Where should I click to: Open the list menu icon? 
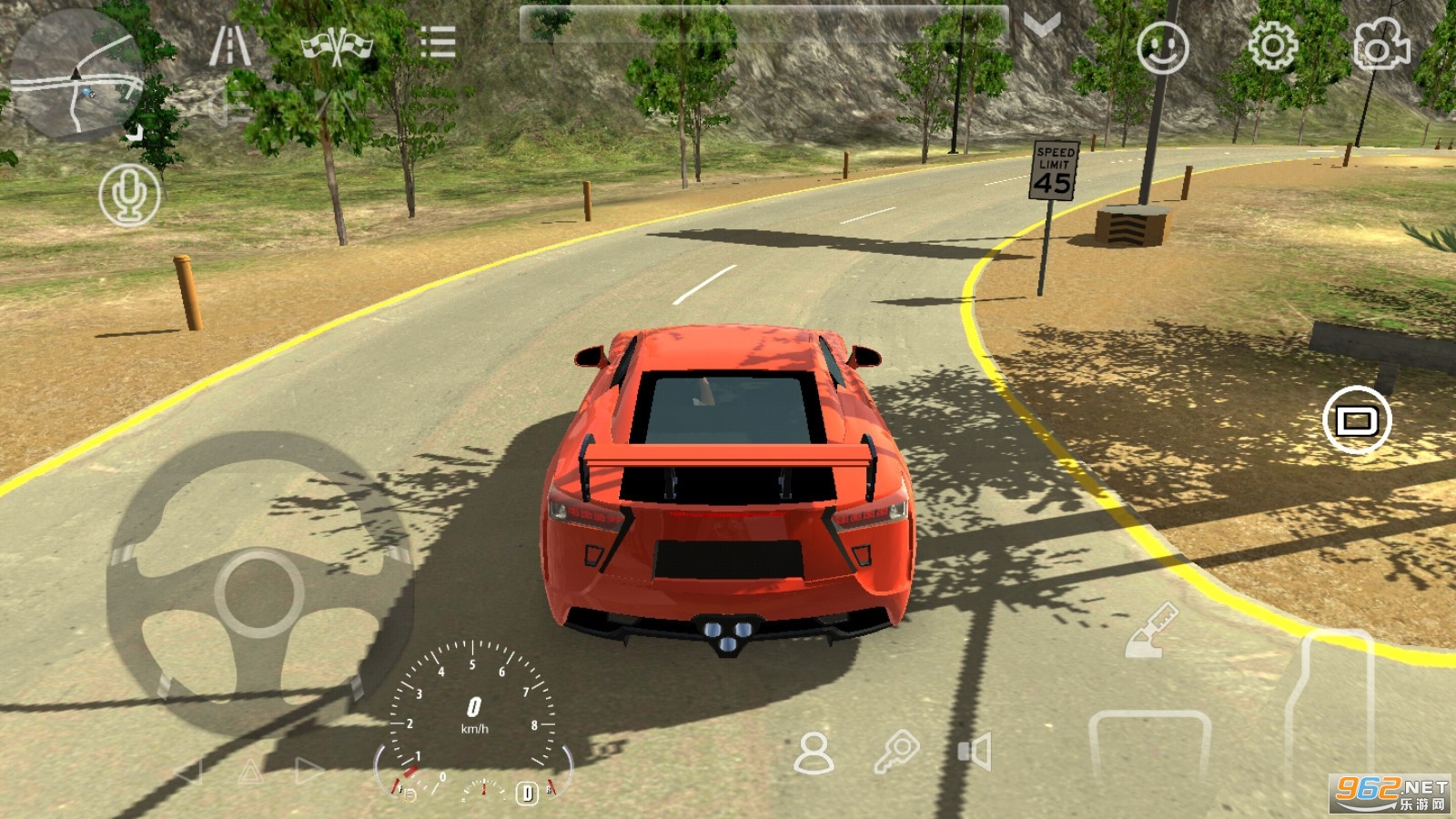[438, 42]
